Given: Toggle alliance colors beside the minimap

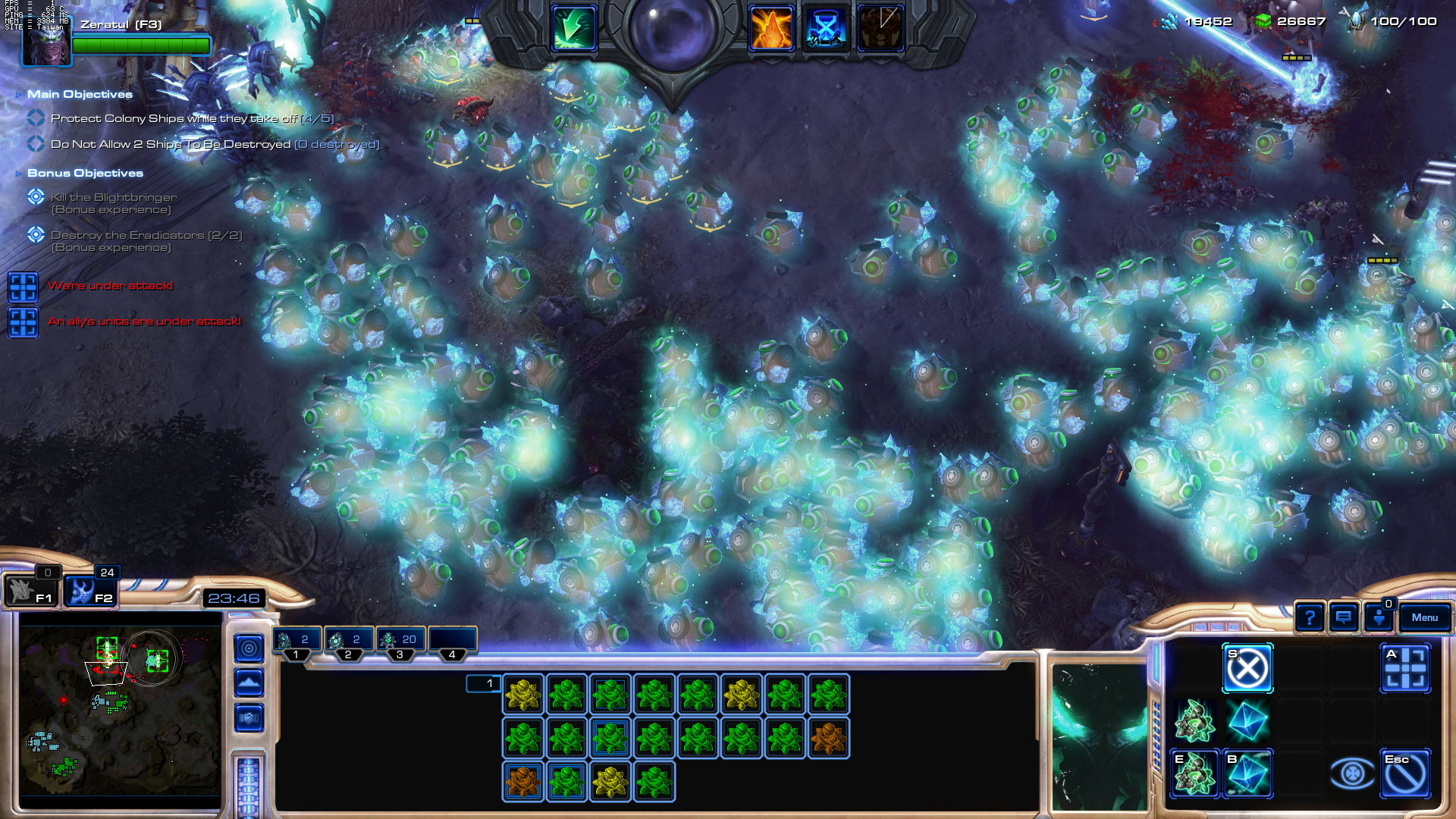Looking at the screenshot, I should point(249,718).
